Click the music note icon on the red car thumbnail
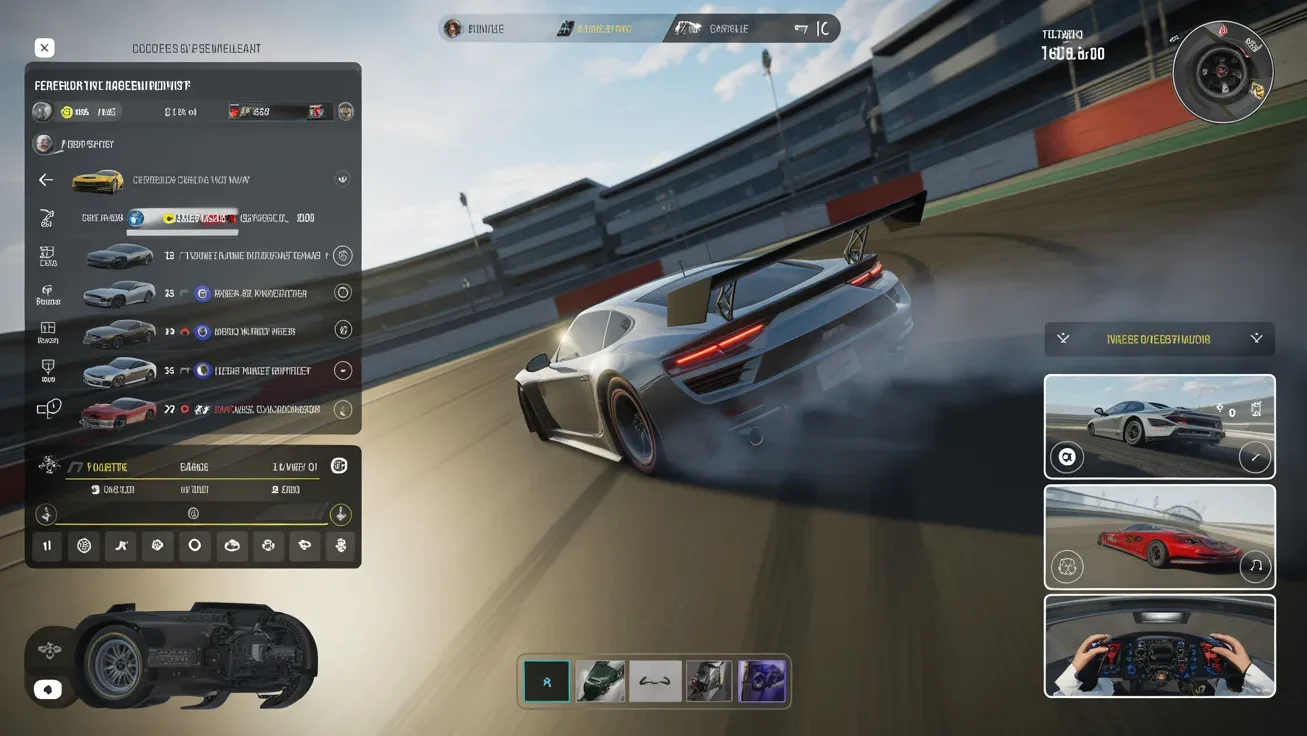This screenshot has height=736, width=1307. coord(1255,568)
